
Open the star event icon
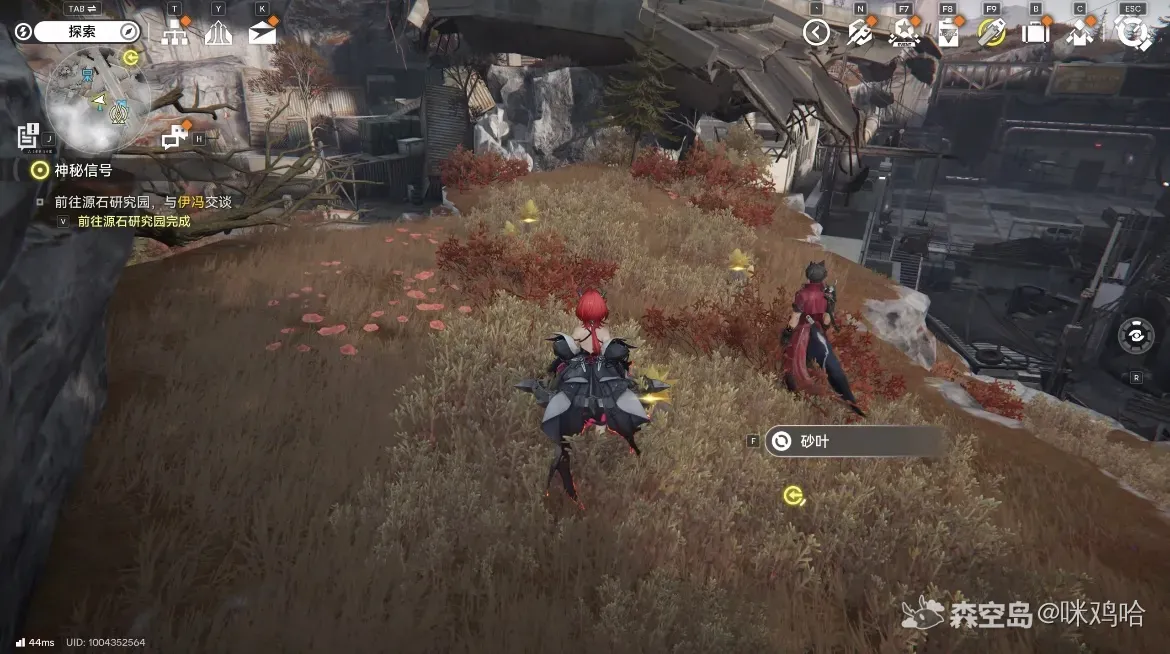coord(904,33)
